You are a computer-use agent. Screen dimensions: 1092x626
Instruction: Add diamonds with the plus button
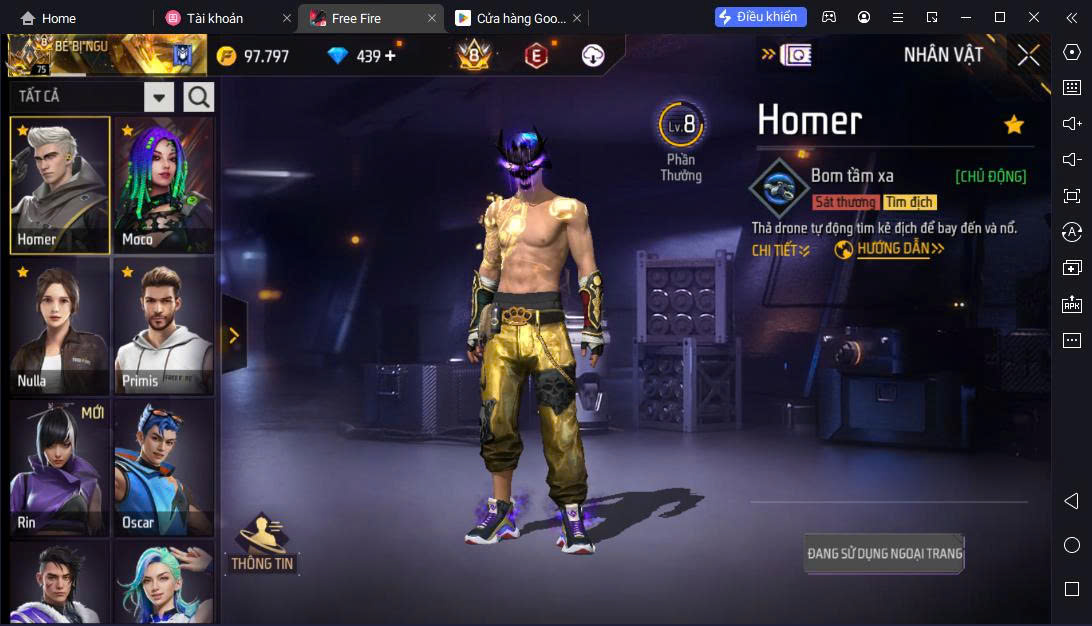click(390, 56)
